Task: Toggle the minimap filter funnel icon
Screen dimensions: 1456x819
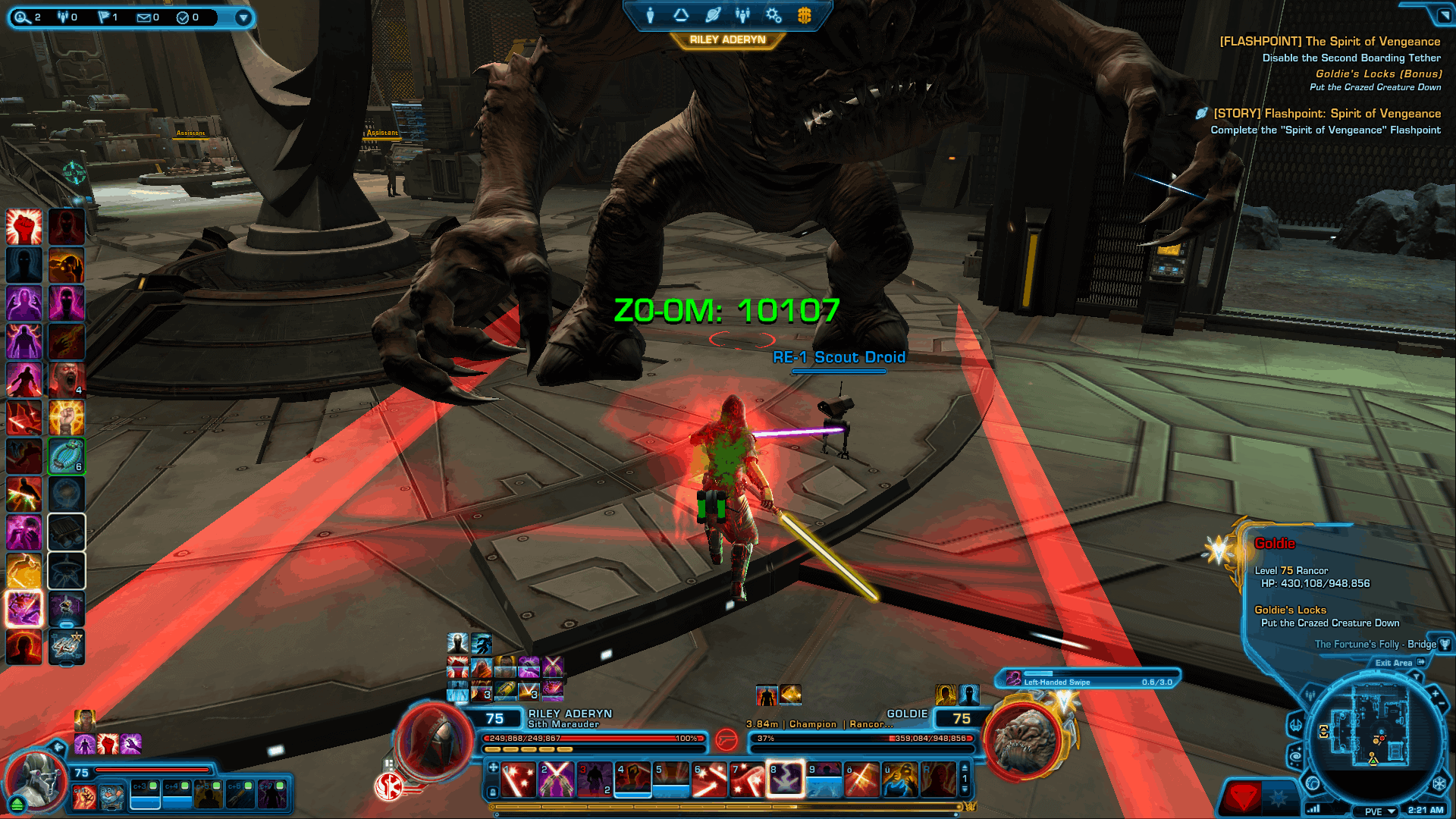Action: (1417, 676)
